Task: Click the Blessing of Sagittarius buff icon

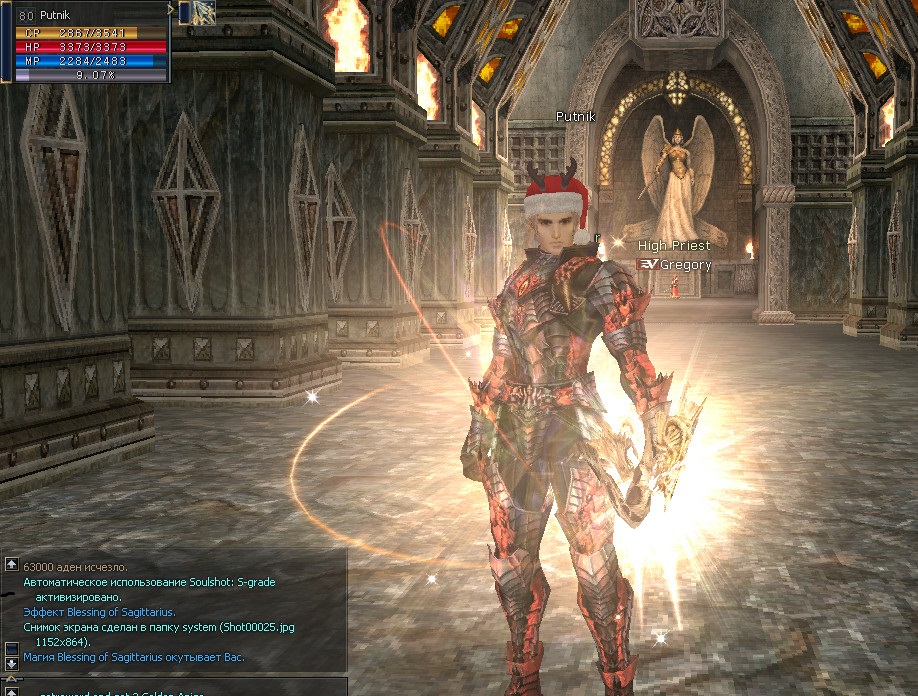Action: coord(204,12)
